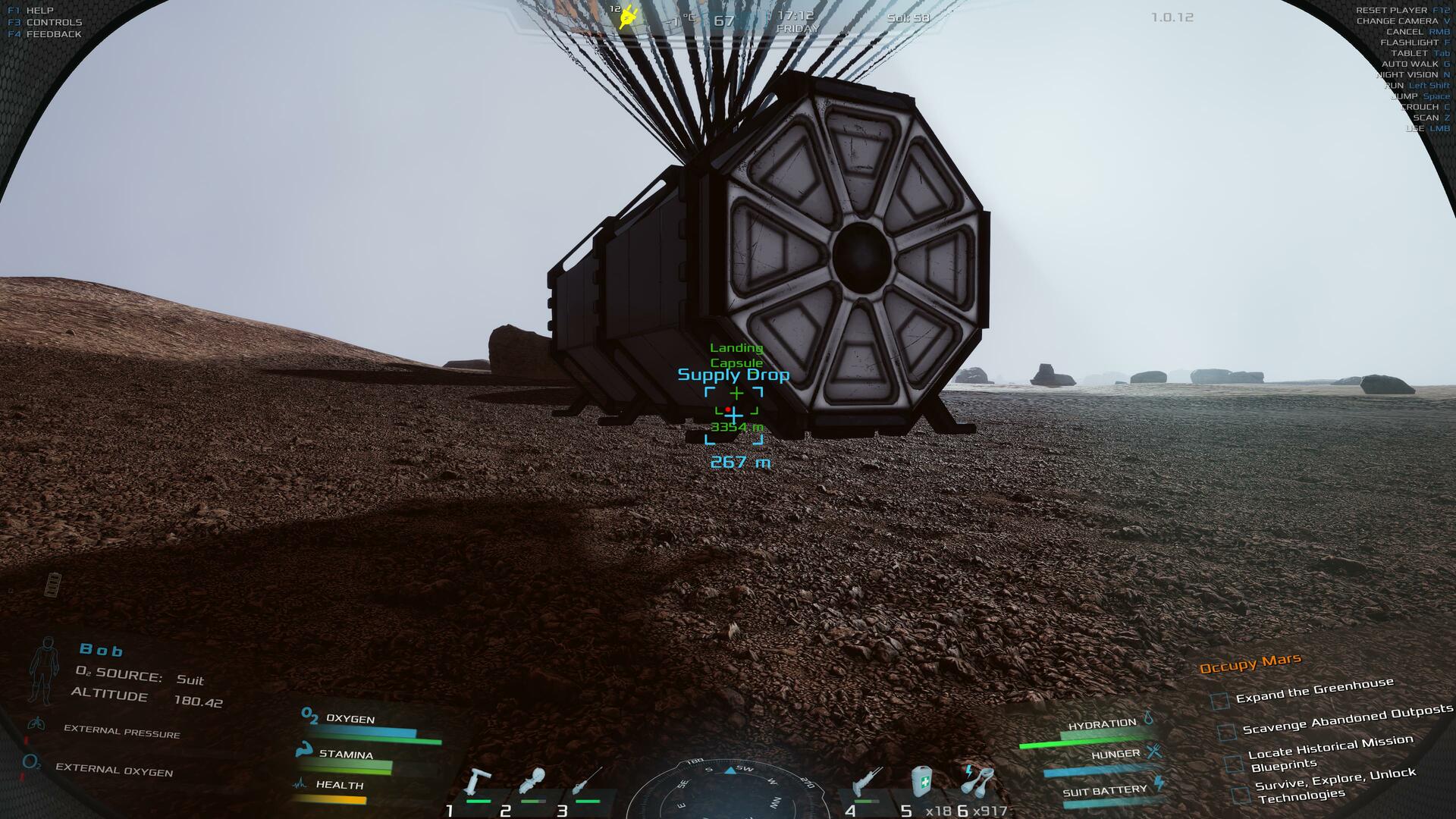Select the power cable item in slot 6
Viewport: 1456px width, 819px height.
(978, 781)
